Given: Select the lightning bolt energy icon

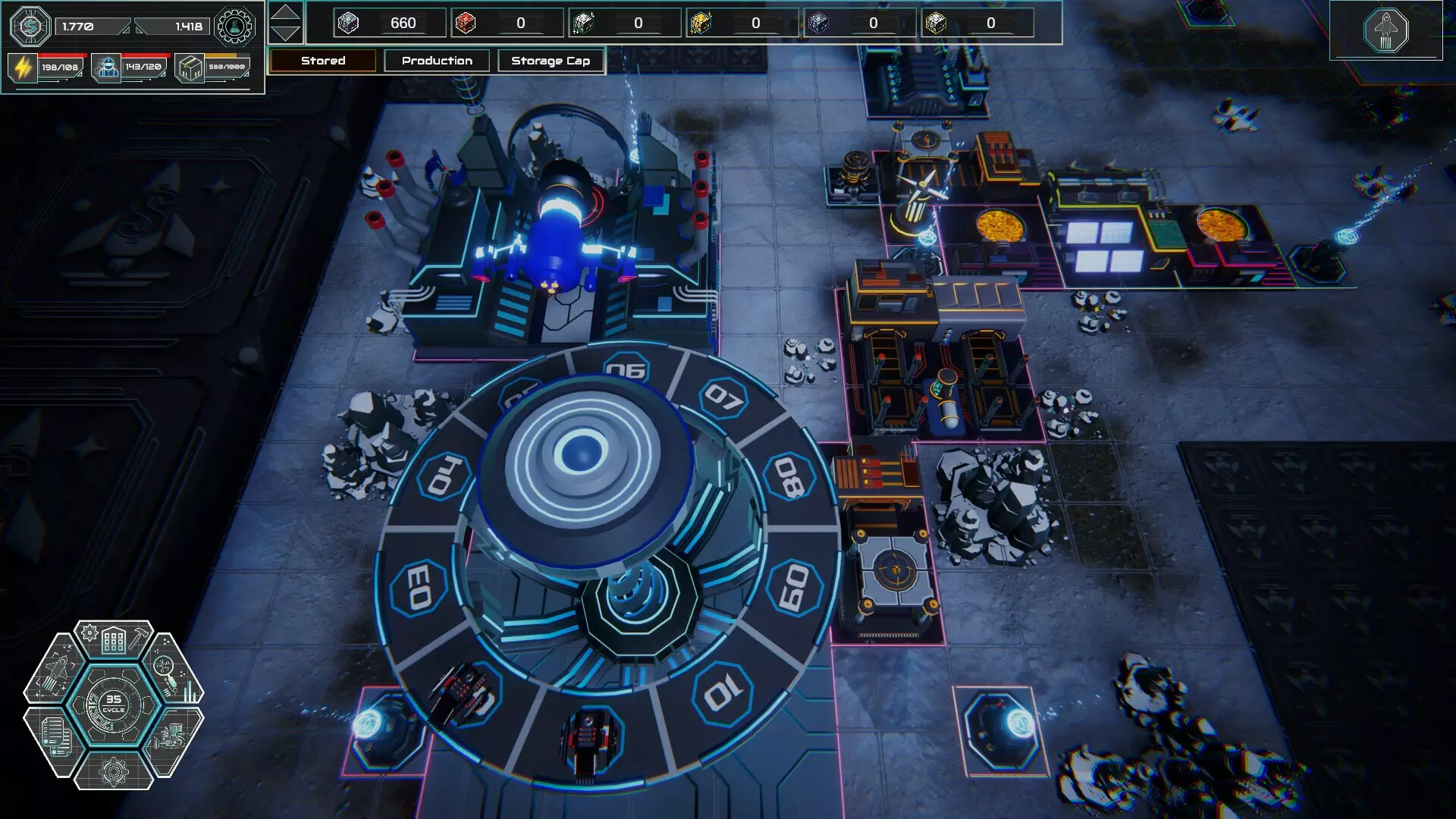Looking at the screenshot, I should (x=23, y=67).
